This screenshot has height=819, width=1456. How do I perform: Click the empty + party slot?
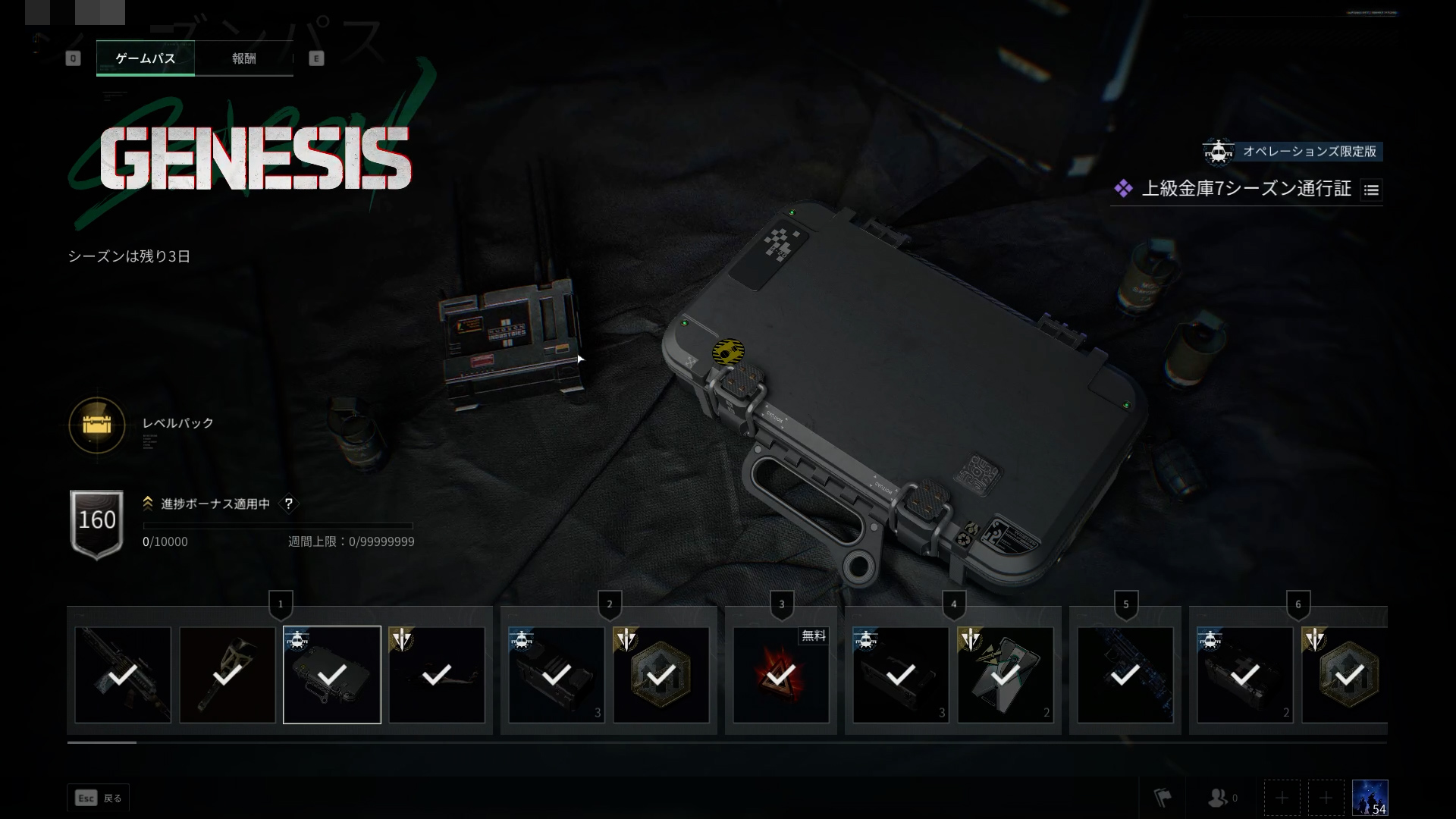coord(1282,797)
